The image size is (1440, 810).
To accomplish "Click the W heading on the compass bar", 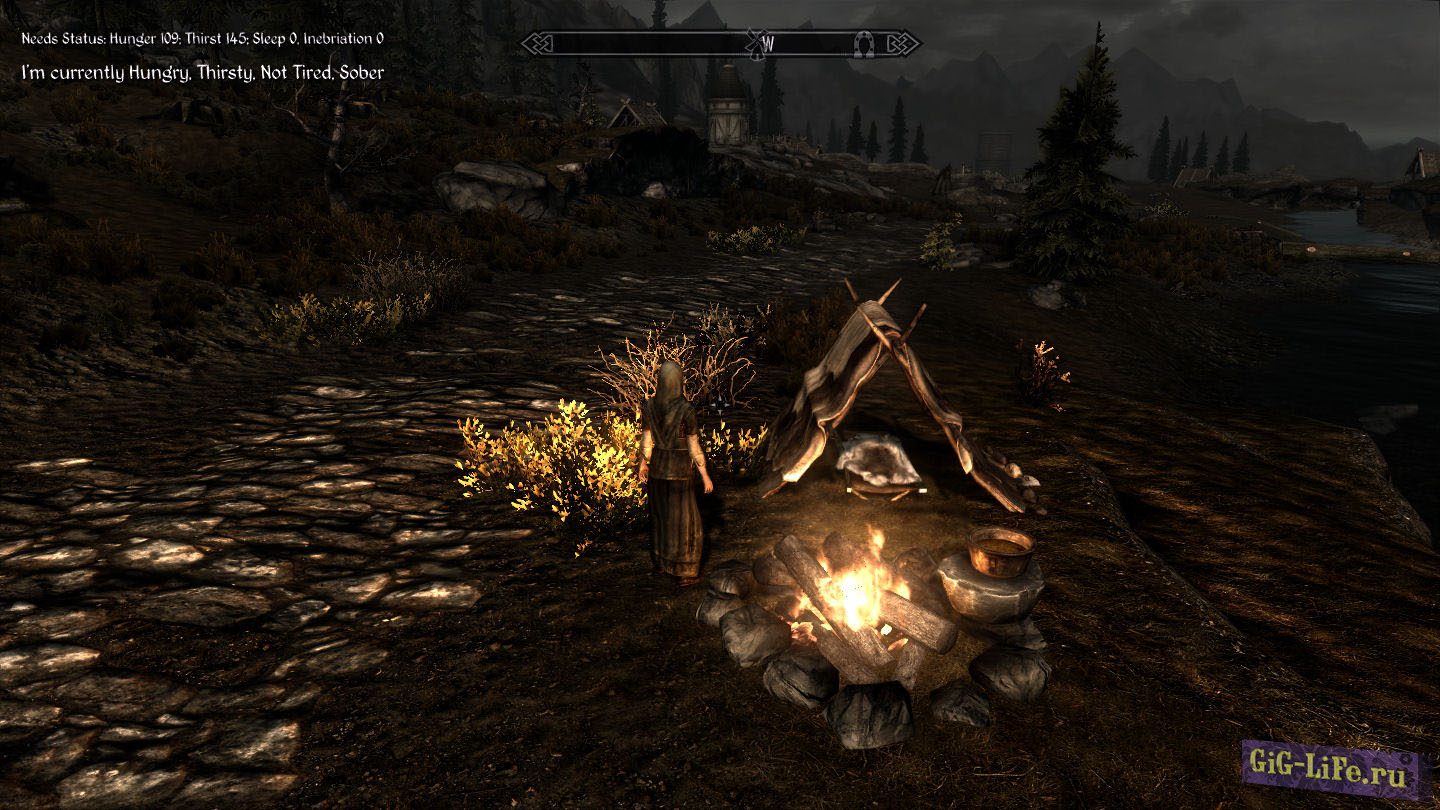I will point(768,43).
